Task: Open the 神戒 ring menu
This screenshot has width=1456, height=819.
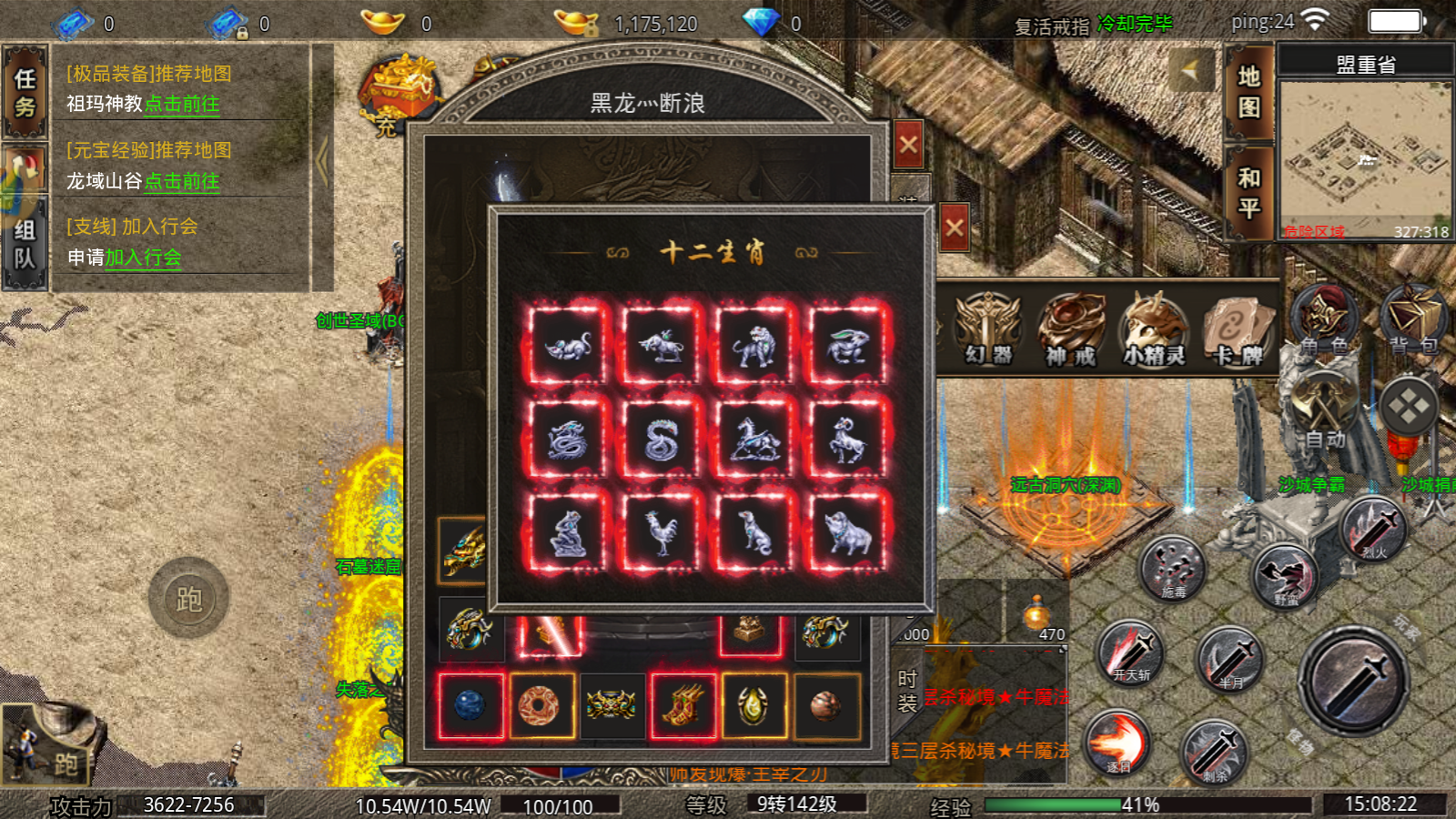Action: [1071, 329]
